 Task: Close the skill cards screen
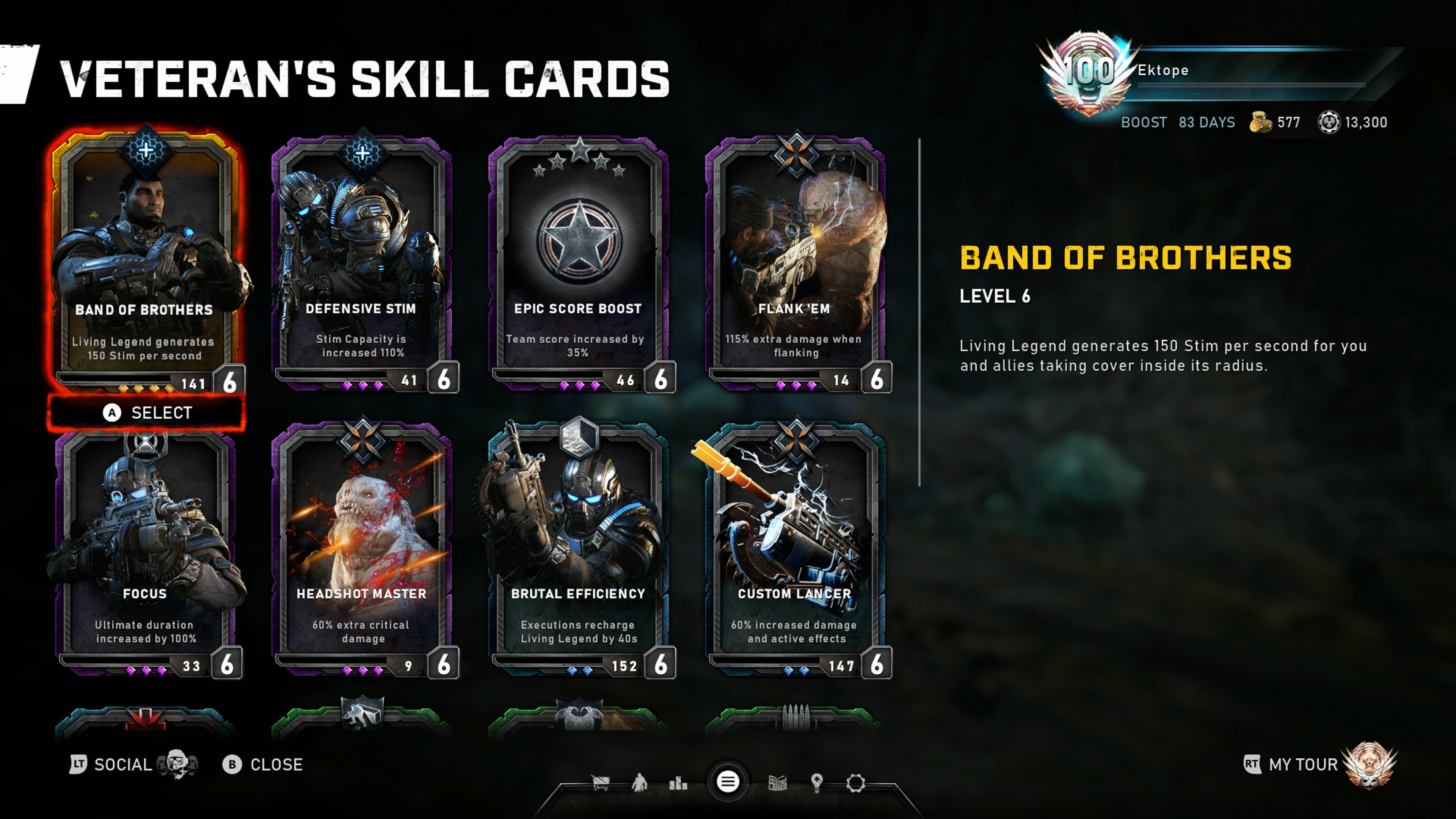click(x=264, y=765)
